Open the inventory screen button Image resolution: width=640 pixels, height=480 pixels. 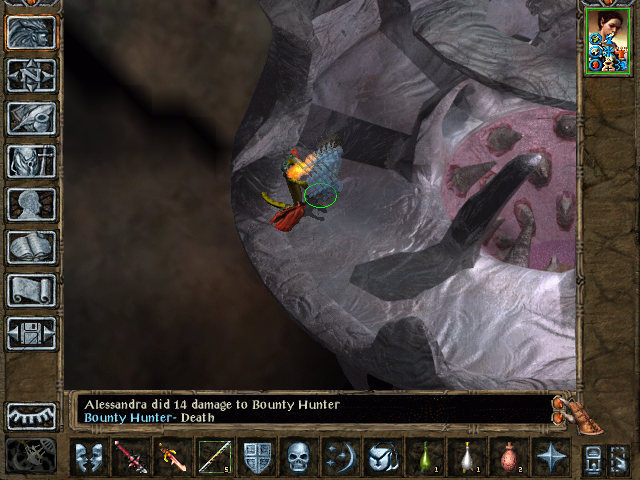click(x=31, y=161)
